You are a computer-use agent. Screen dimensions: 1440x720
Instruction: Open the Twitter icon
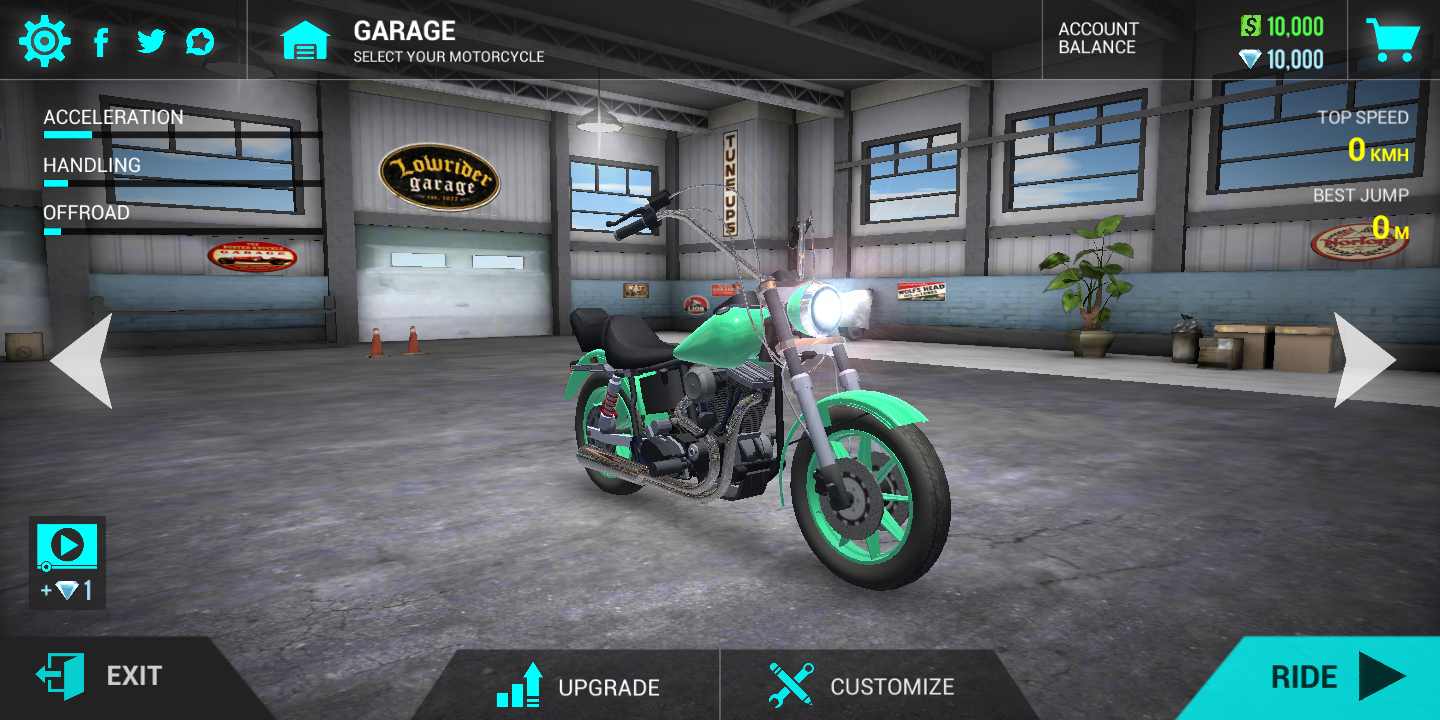point(152,40)
